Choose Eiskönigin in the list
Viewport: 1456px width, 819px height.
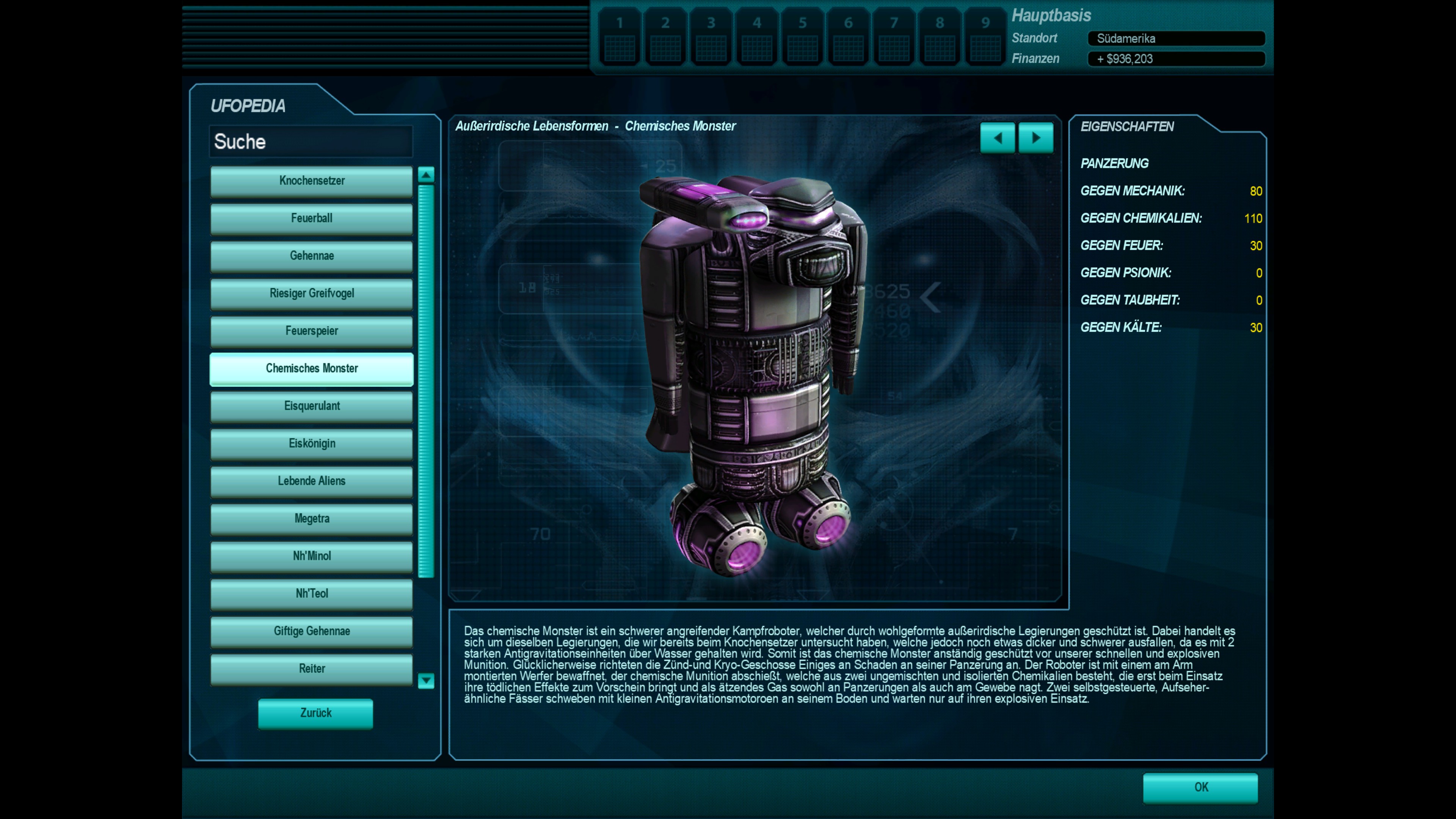(x=311, y=444)
